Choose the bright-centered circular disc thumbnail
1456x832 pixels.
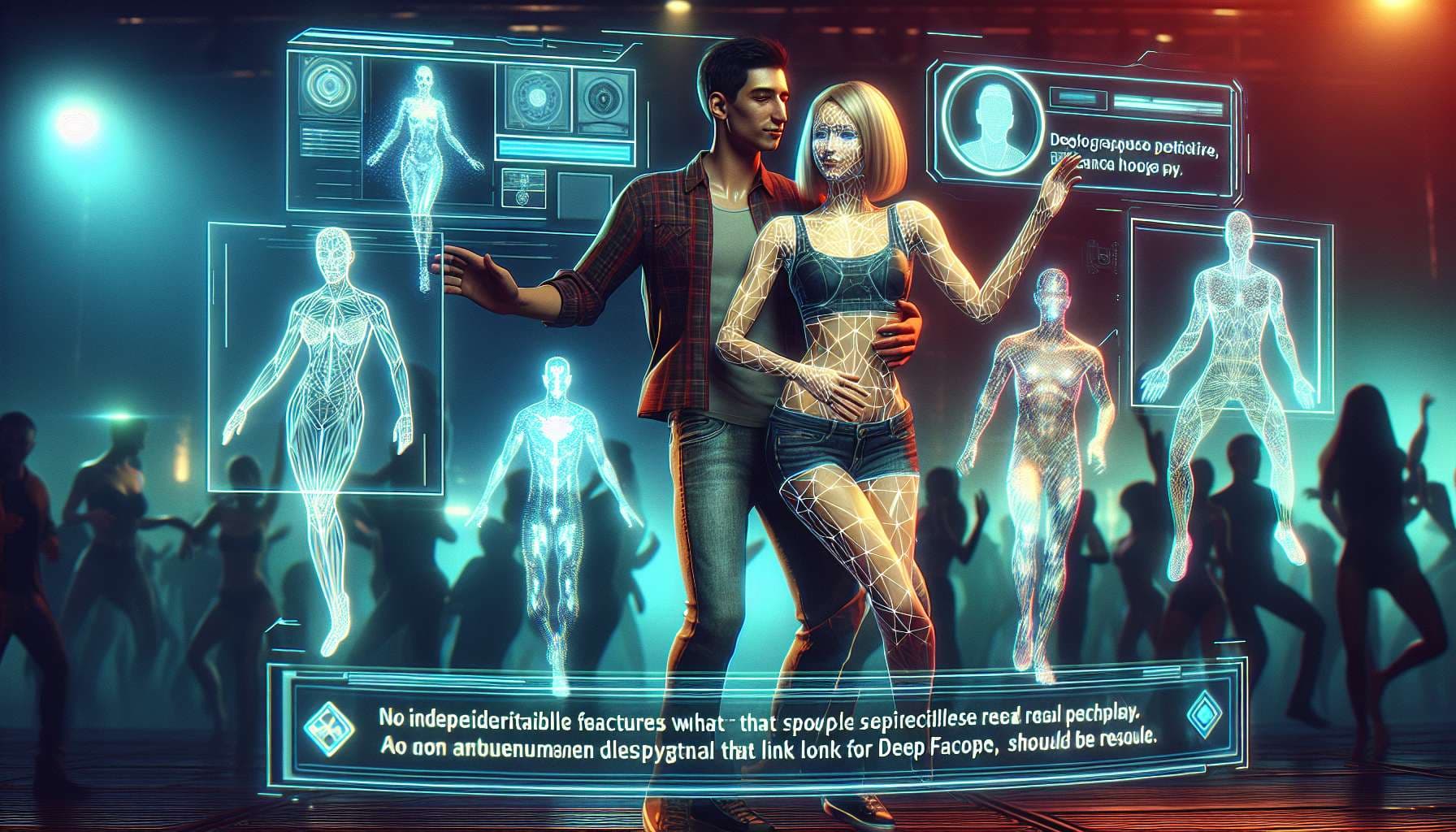[537, 97]
